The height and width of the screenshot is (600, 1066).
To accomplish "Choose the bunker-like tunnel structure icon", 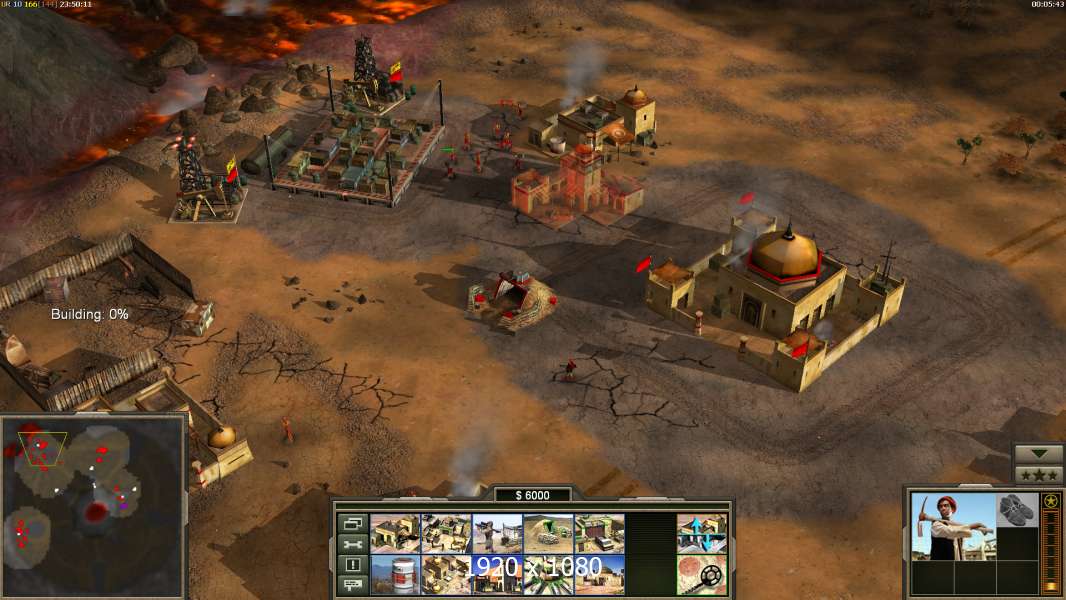I will [548, 533].
